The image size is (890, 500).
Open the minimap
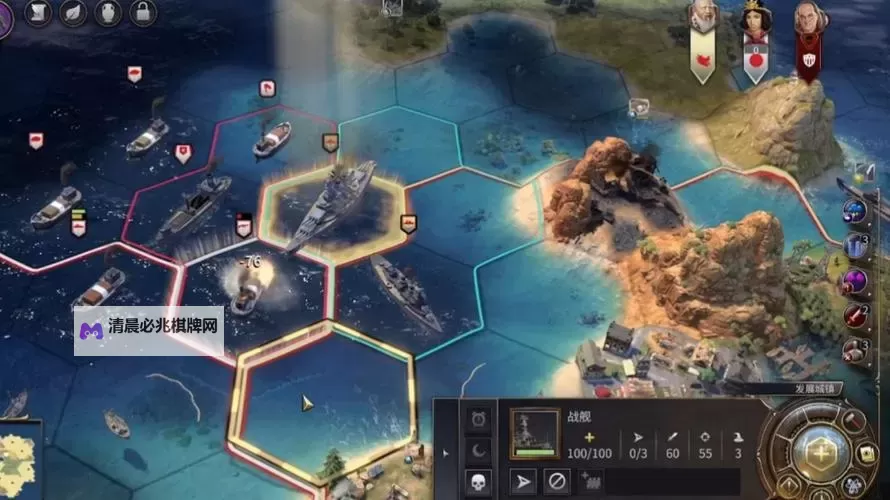(x=20, y=462)
